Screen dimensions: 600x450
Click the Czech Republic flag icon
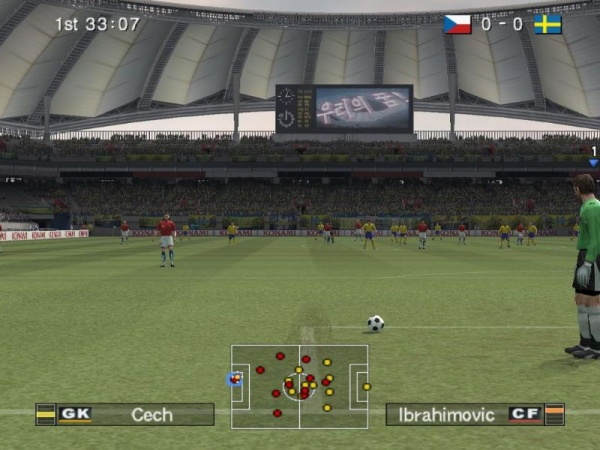[x=457, y=24]
